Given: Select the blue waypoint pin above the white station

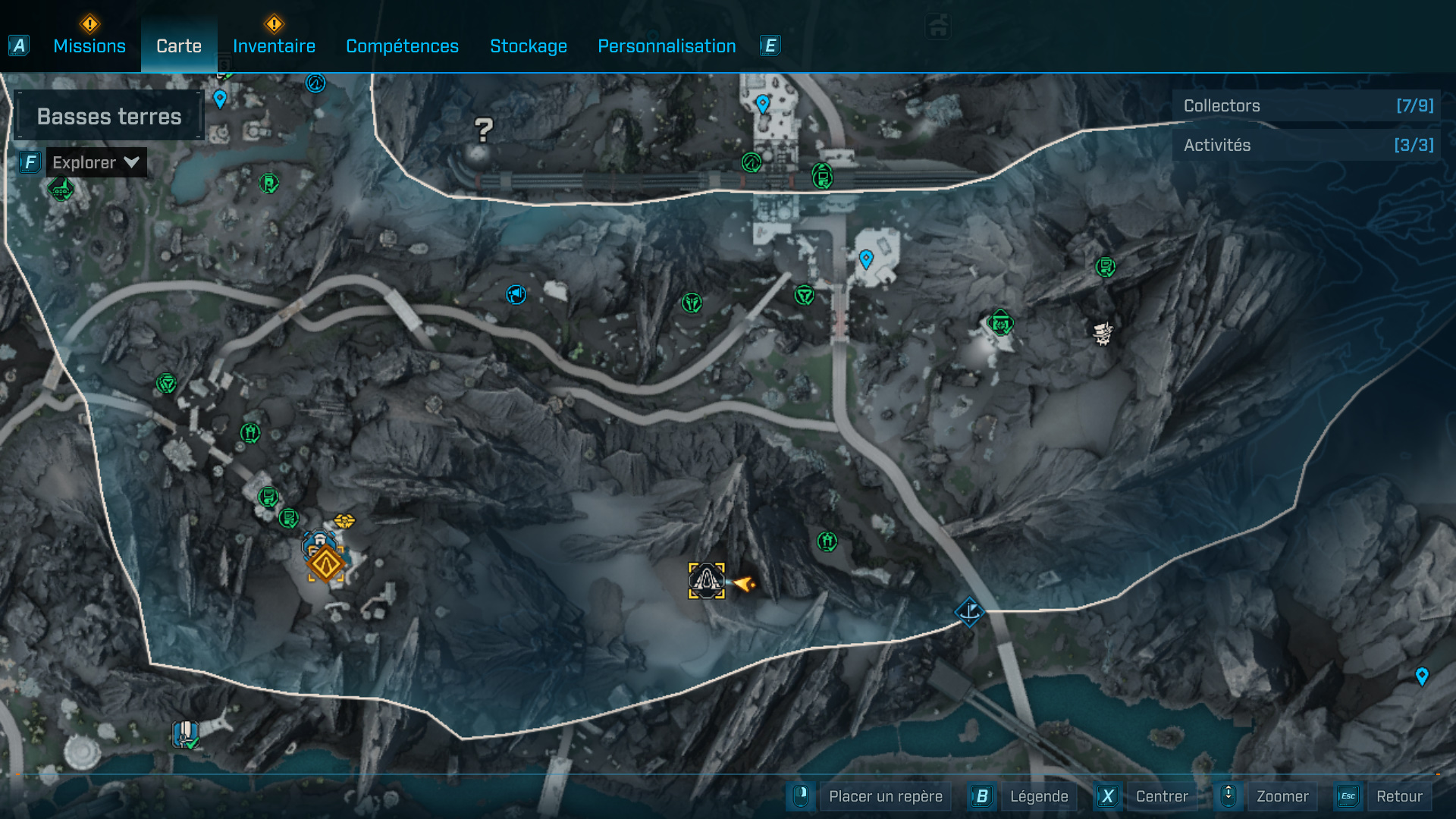Looking at the screenshot, I should coord(762,101).
